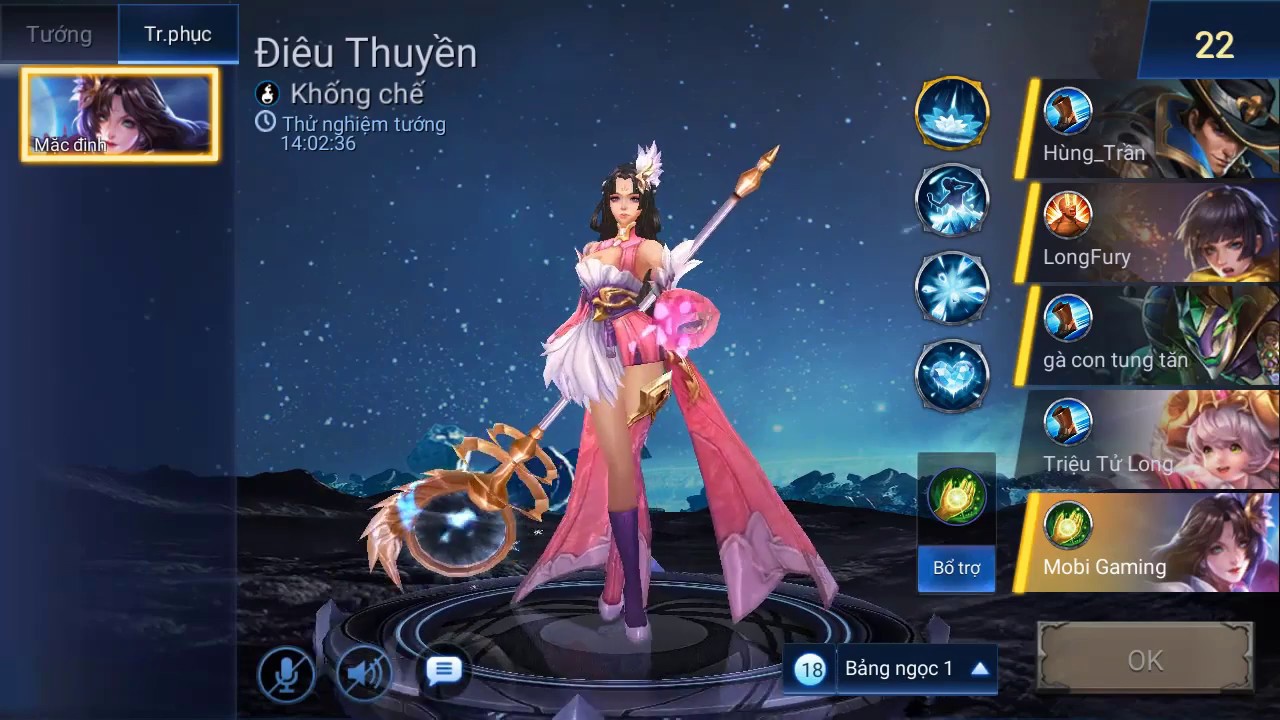
Task: Select the Tr.phục tab
Action: tap(178, 34)
